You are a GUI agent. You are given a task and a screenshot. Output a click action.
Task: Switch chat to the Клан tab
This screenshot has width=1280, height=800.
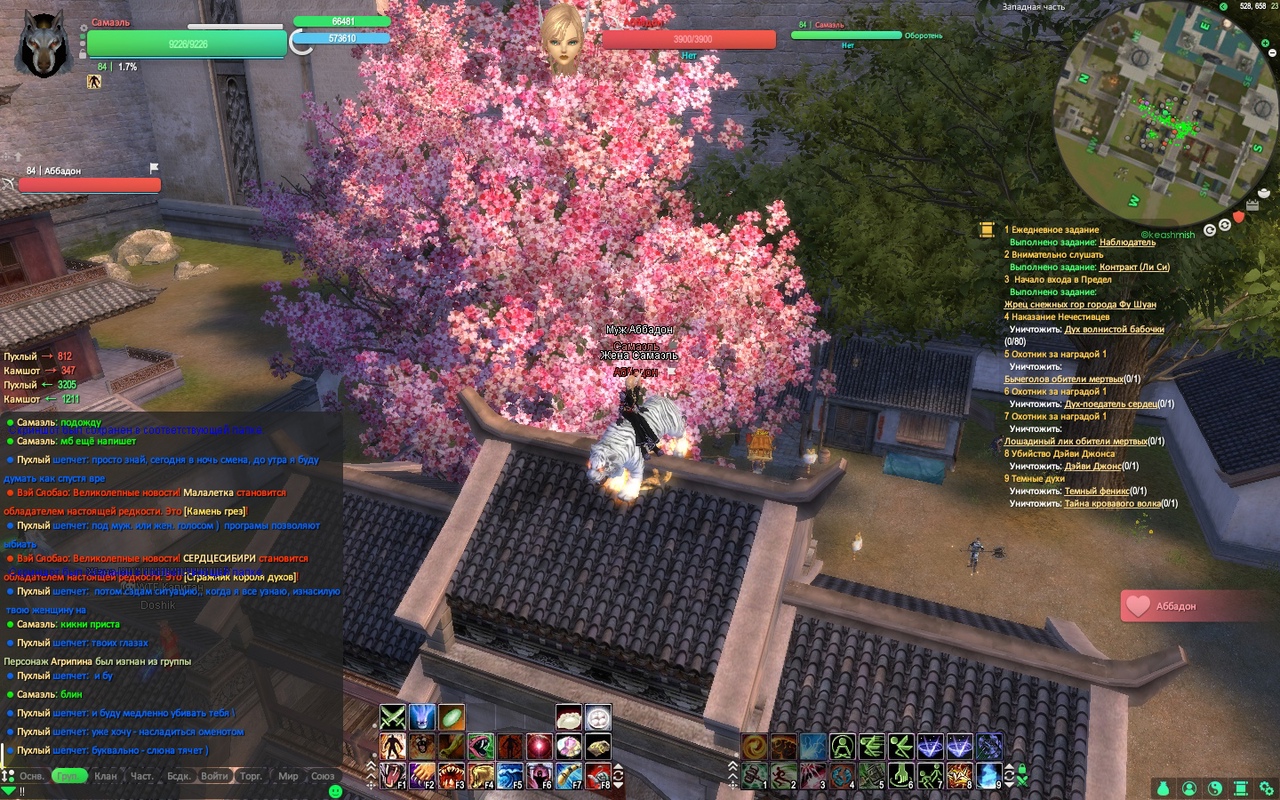tap(106, 776)
